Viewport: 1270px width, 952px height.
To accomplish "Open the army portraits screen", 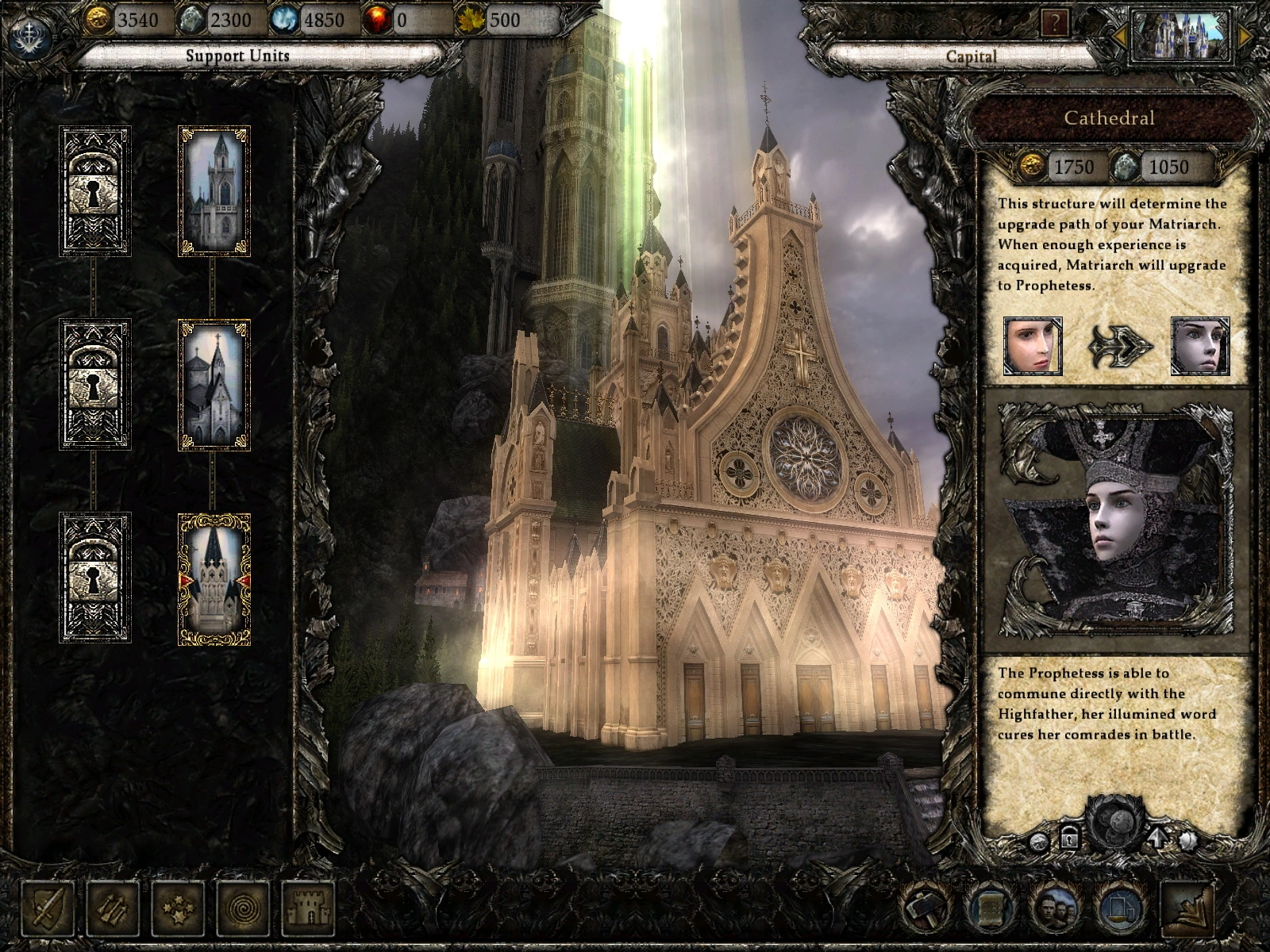I will click(1056, 908).
